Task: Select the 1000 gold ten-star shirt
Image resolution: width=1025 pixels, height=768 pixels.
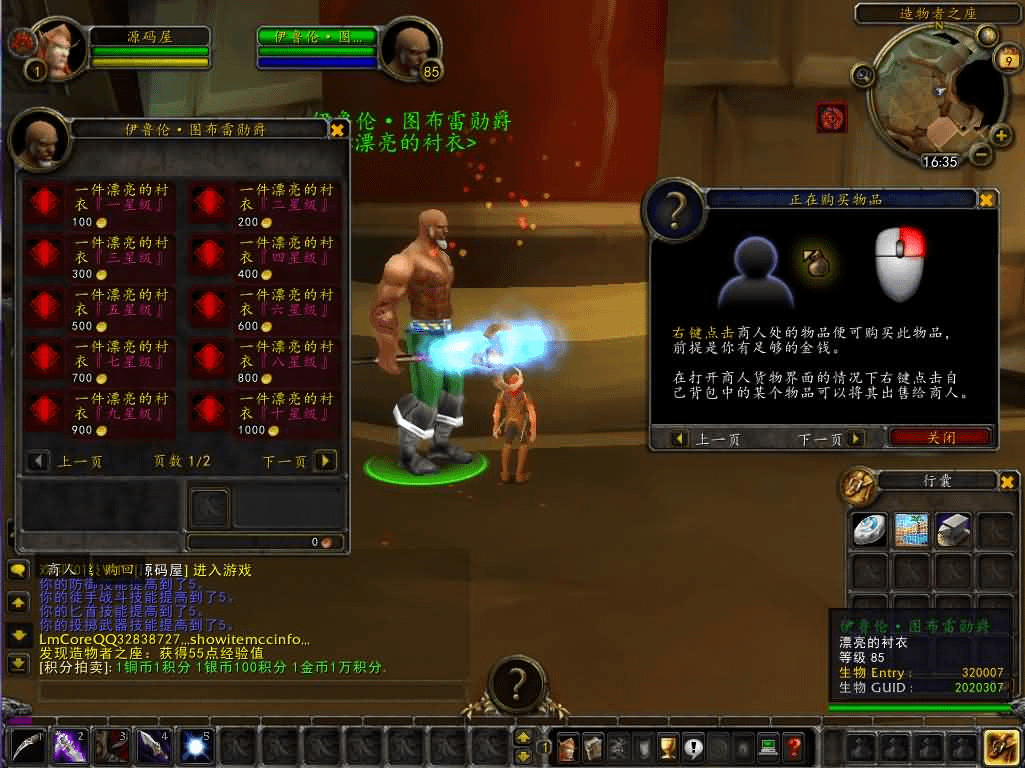Action: pos(209,412)
